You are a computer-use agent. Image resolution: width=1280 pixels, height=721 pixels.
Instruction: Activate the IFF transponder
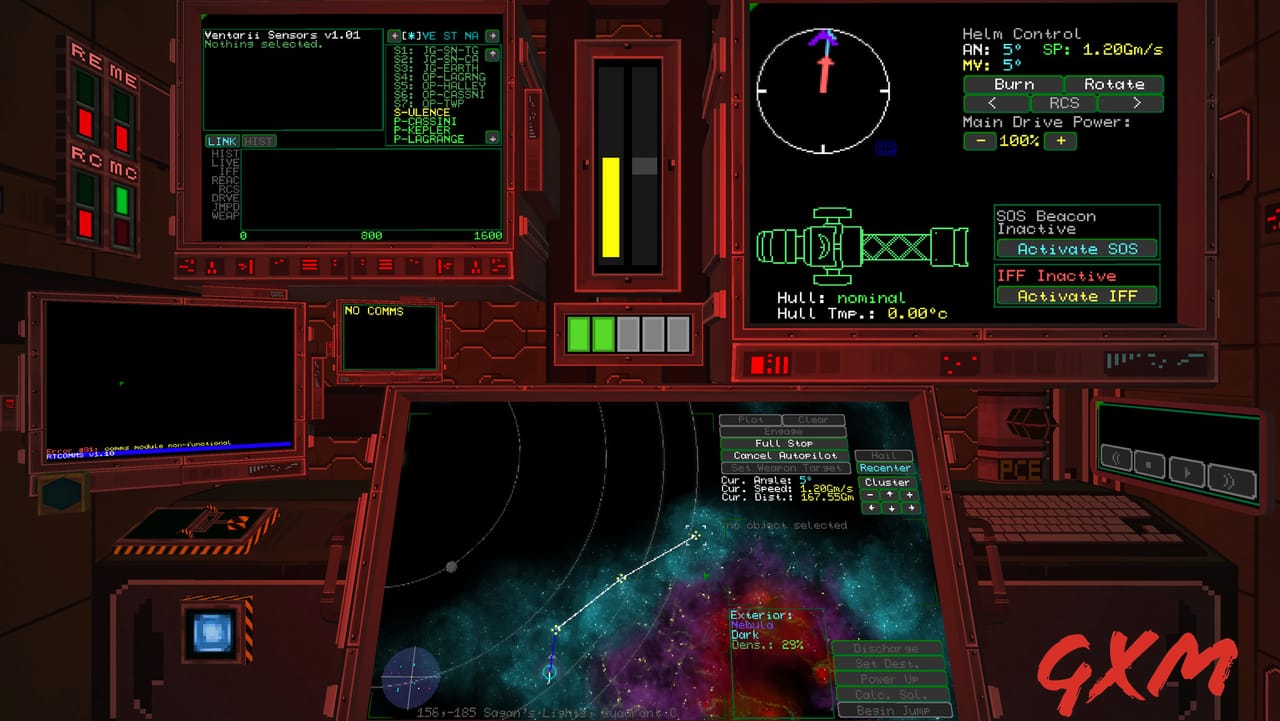(x=1076, y=296)
